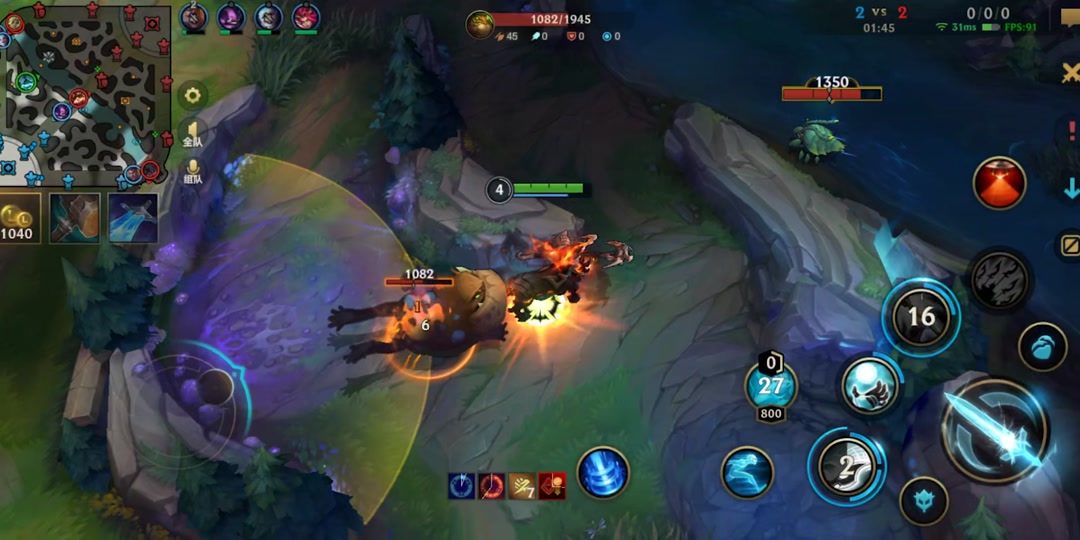
Task: Buy the suggested hammer item
Action: [75, 218]
